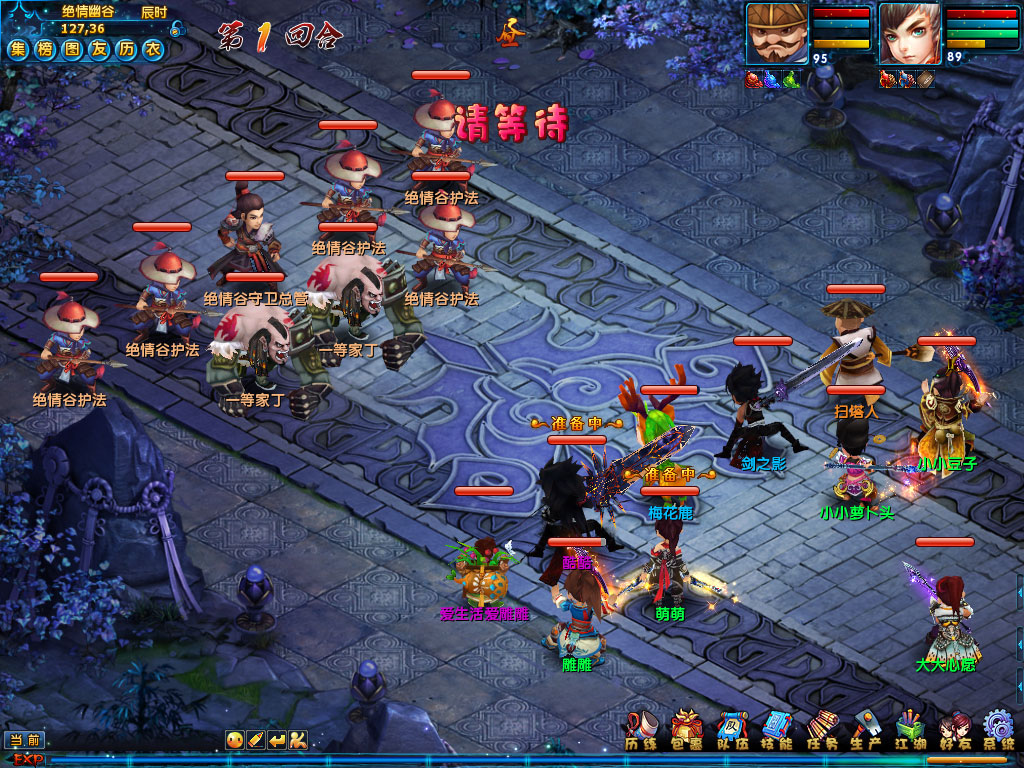Toggle the padlock icon beside the coordinates
The width and height of the screenshot is (1024, 768).
(x=177, y=29)
